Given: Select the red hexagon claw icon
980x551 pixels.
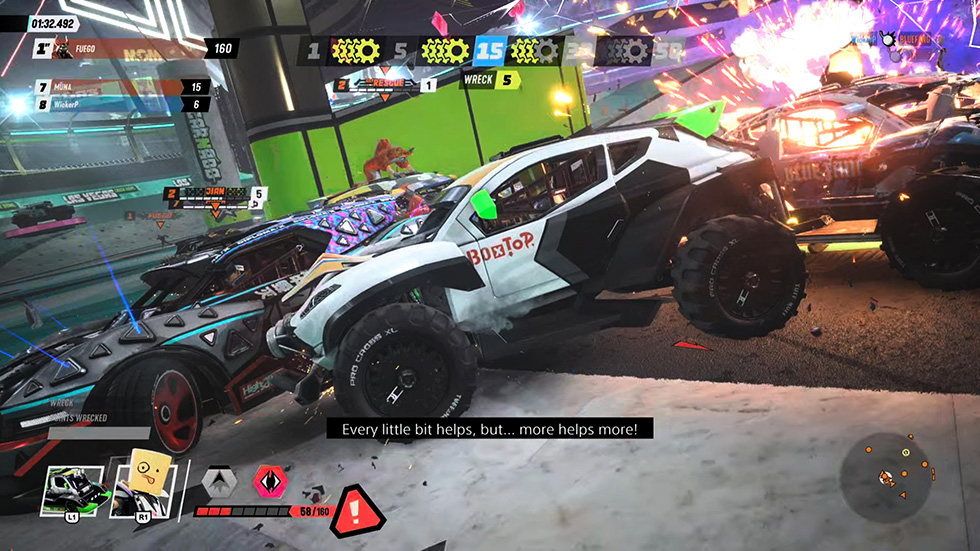Looking at the screenshot, I should coord(269,482).
